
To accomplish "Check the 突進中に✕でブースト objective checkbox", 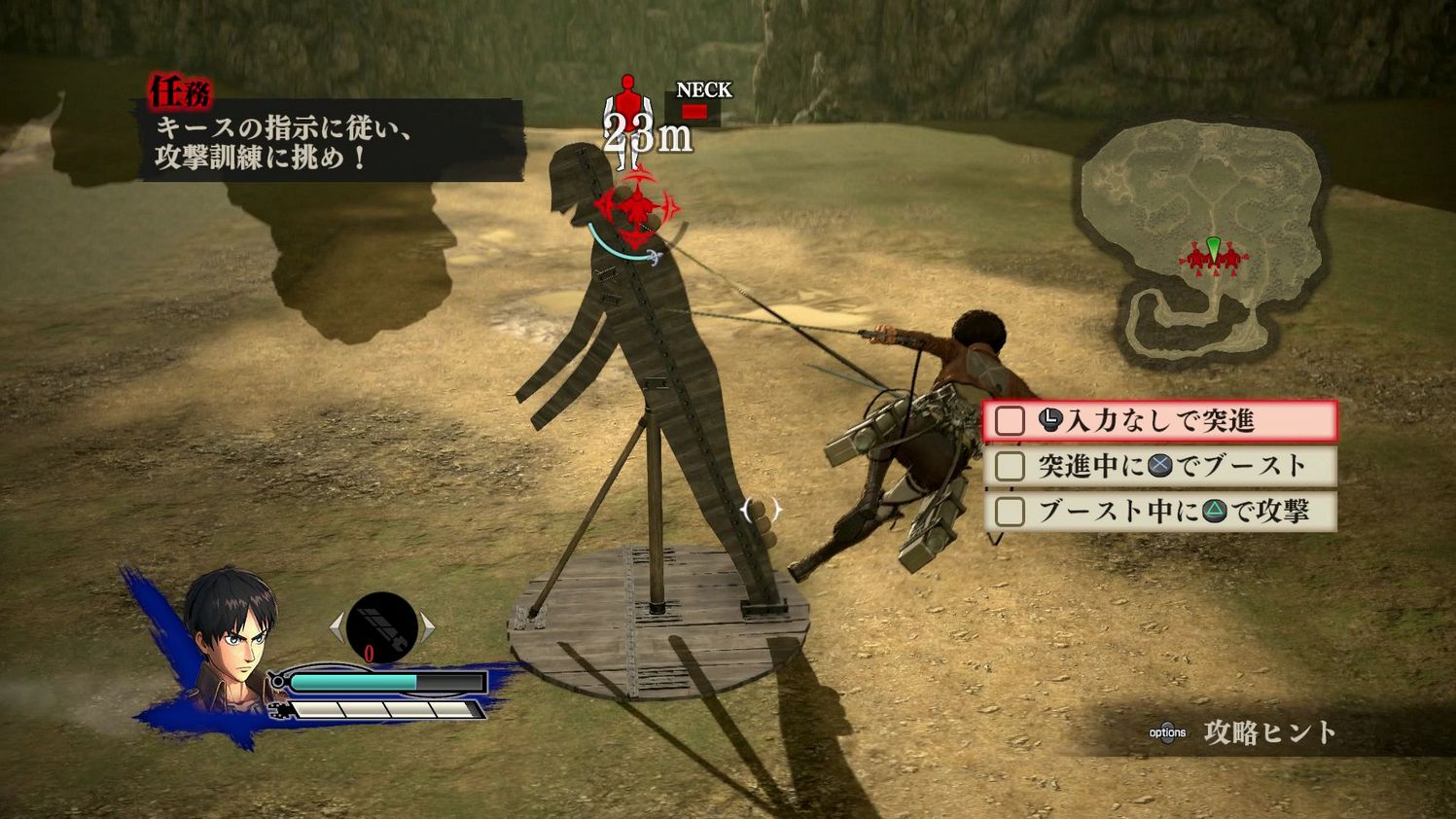I will pos(1009,467).
